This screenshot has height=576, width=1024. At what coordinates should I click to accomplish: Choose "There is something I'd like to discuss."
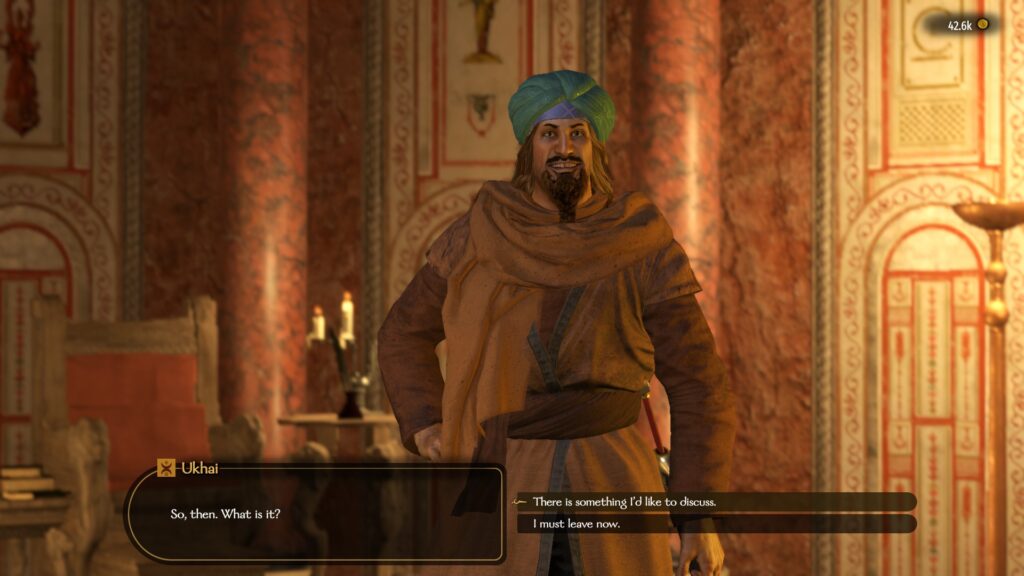click(x=624, y=501)
